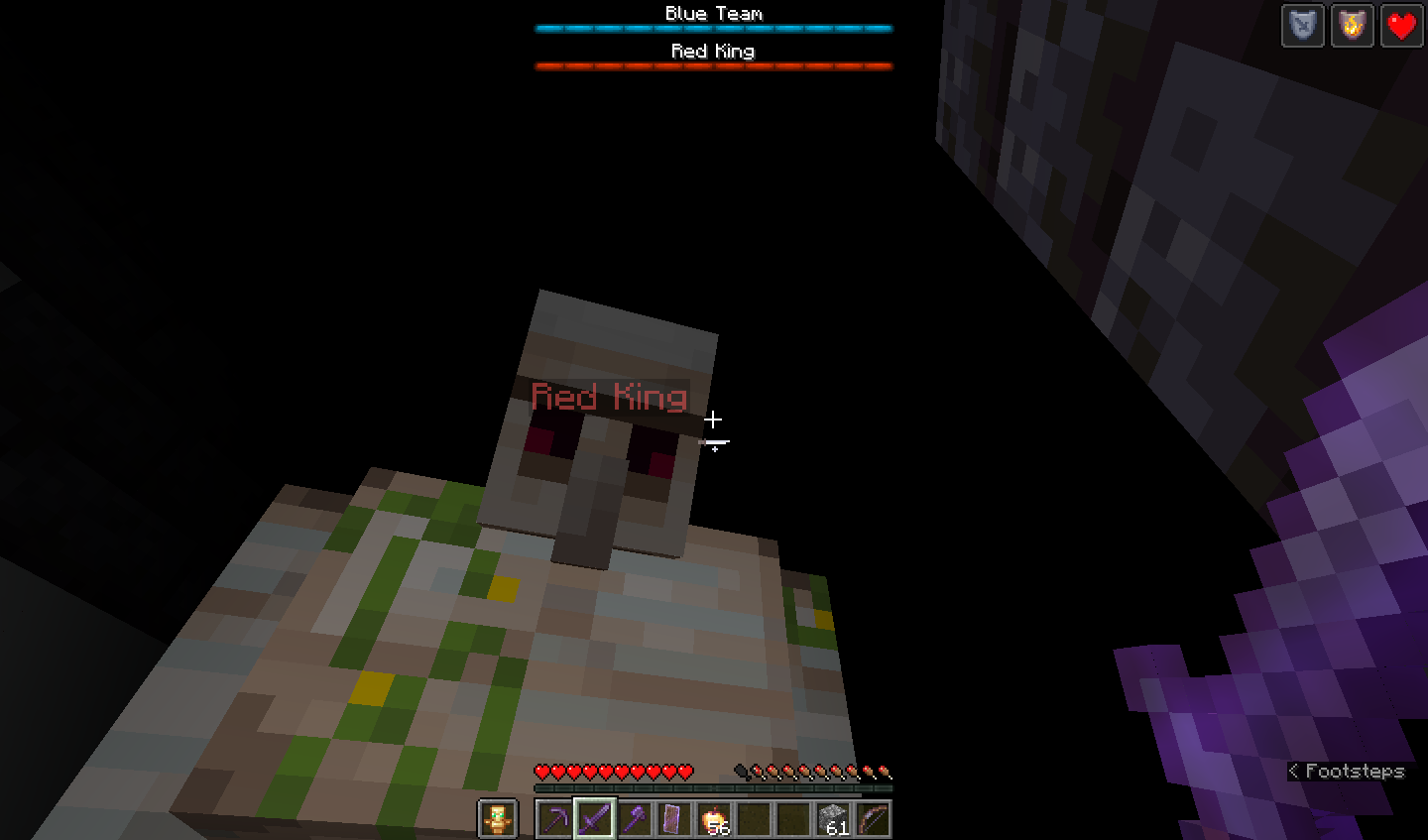
Task: Click the Red King boss health bar
Action: coord(713,65)
